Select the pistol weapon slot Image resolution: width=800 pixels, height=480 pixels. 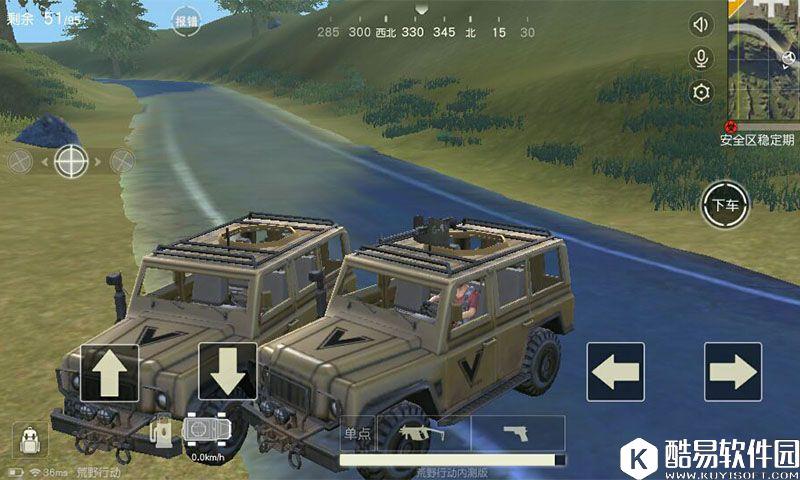515,433
